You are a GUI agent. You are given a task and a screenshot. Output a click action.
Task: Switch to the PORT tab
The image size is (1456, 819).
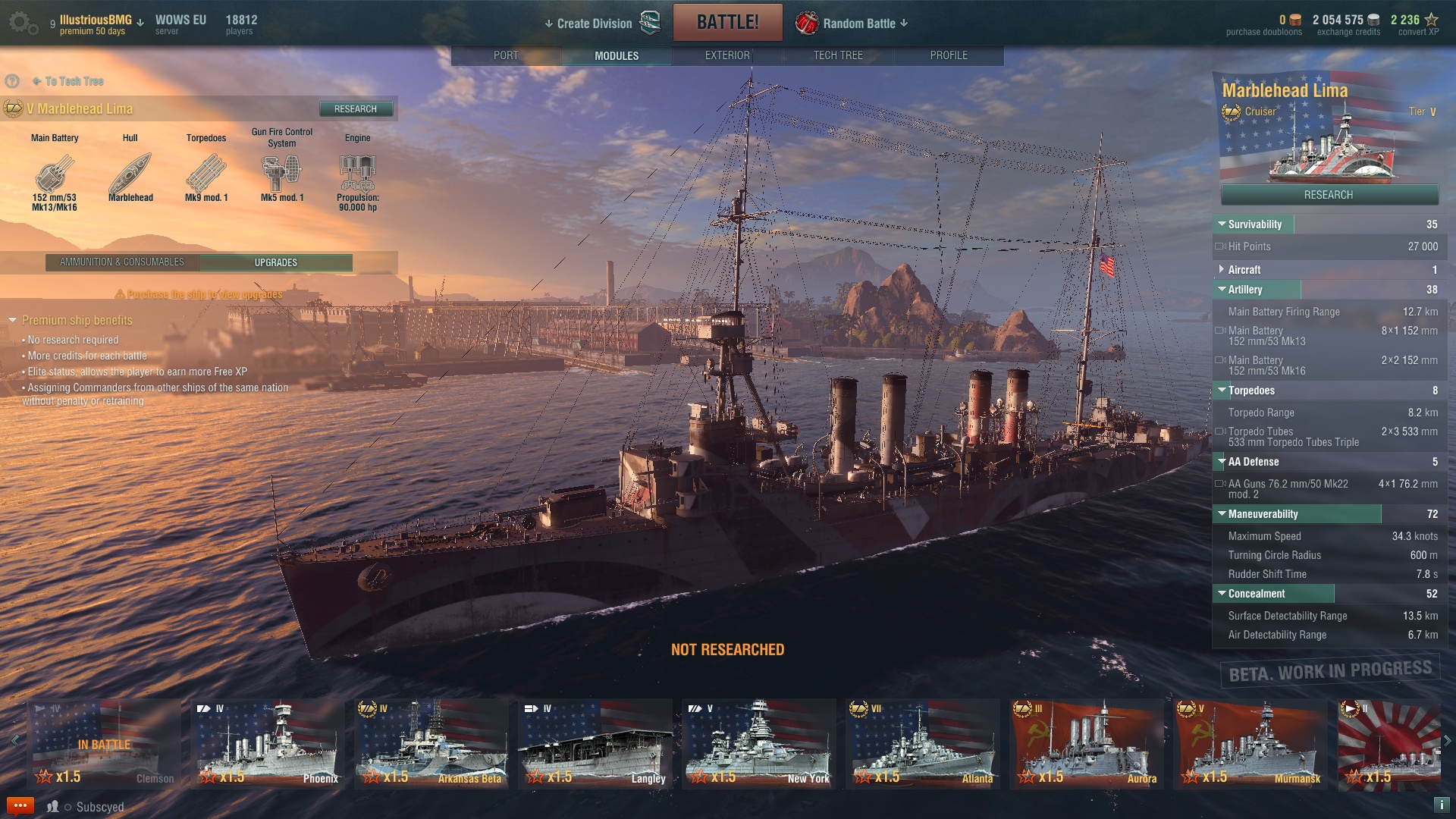[506, 55]
